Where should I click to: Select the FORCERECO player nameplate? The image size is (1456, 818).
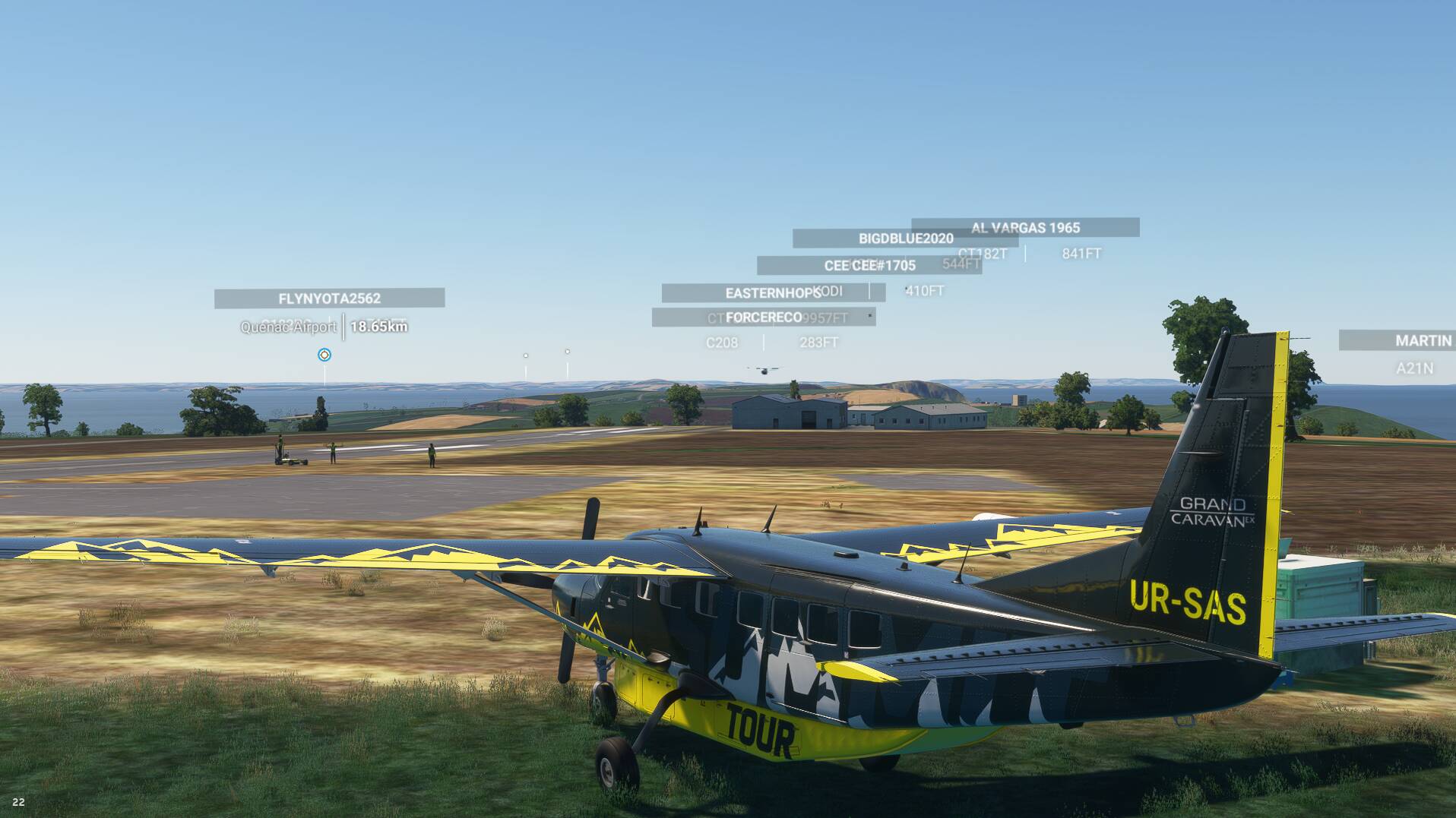(x=763, y=317)
